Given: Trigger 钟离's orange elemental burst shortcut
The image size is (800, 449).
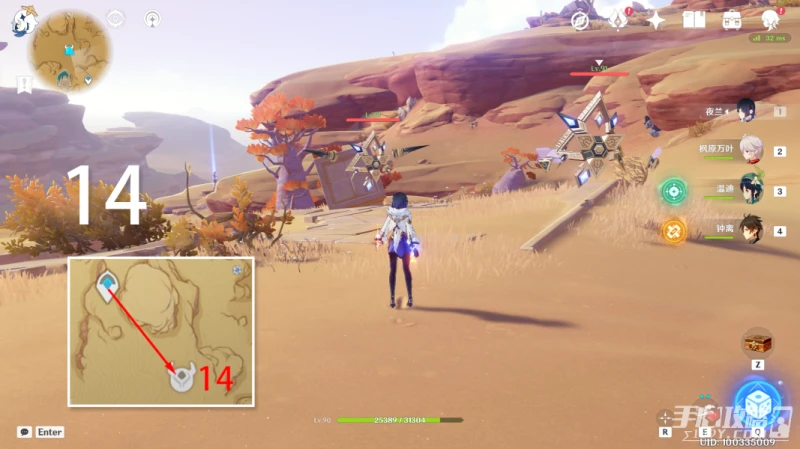Looking at the screenshot, I should click(x=674, y=231).
